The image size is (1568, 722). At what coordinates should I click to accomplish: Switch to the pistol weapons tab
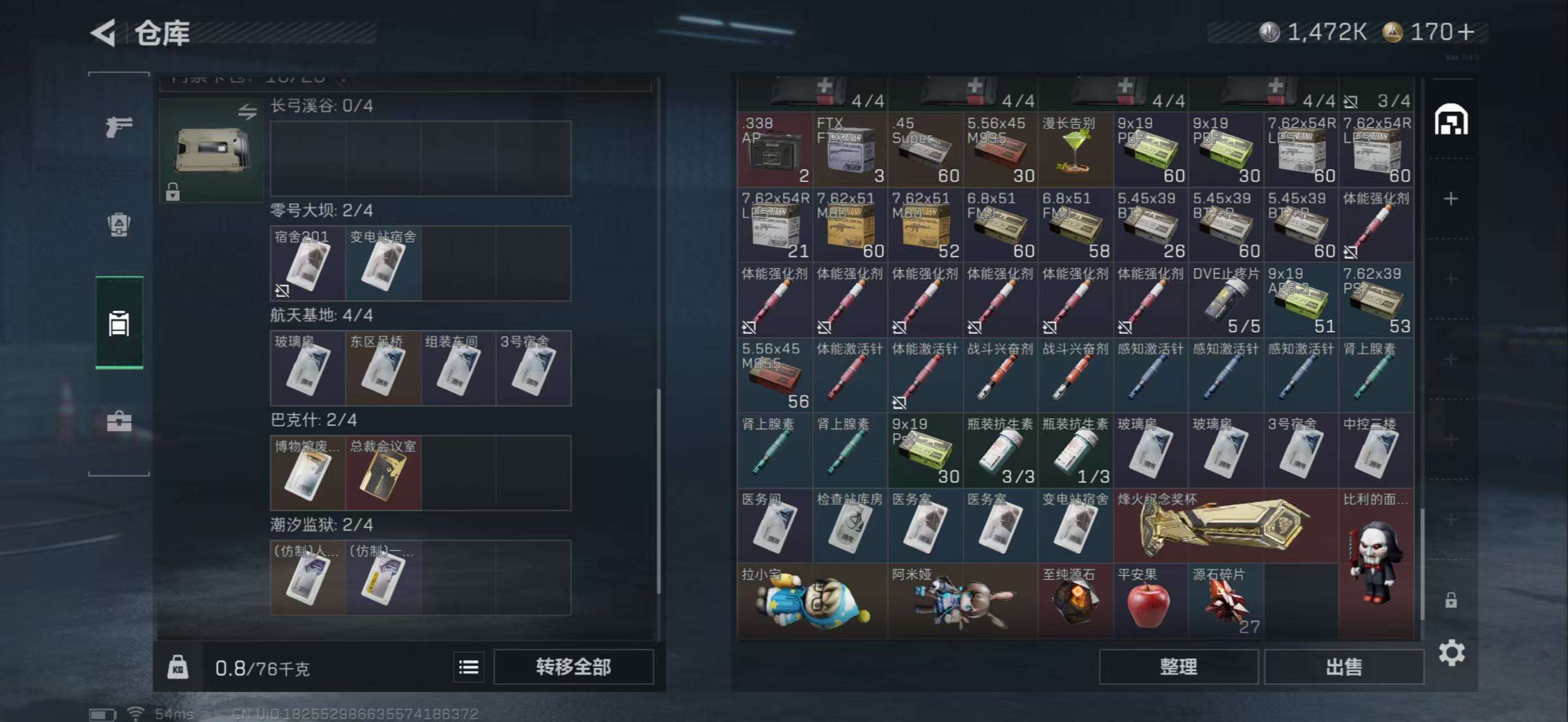pos(119,126)
